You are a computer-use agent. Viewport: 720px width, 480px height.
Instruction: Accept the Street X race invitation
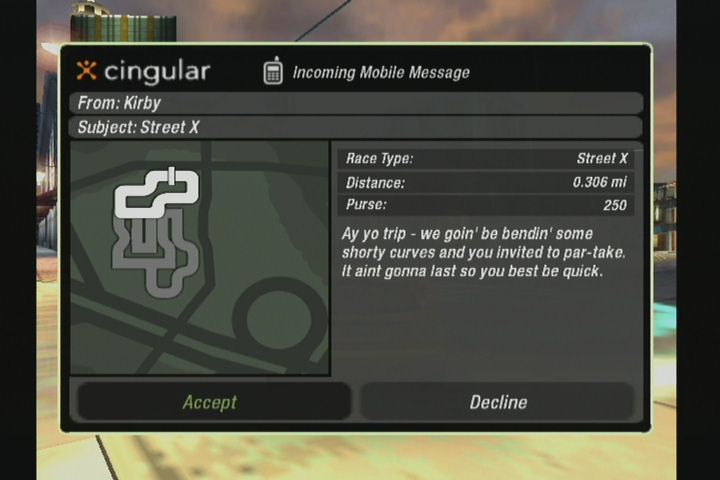pos(210,402)
